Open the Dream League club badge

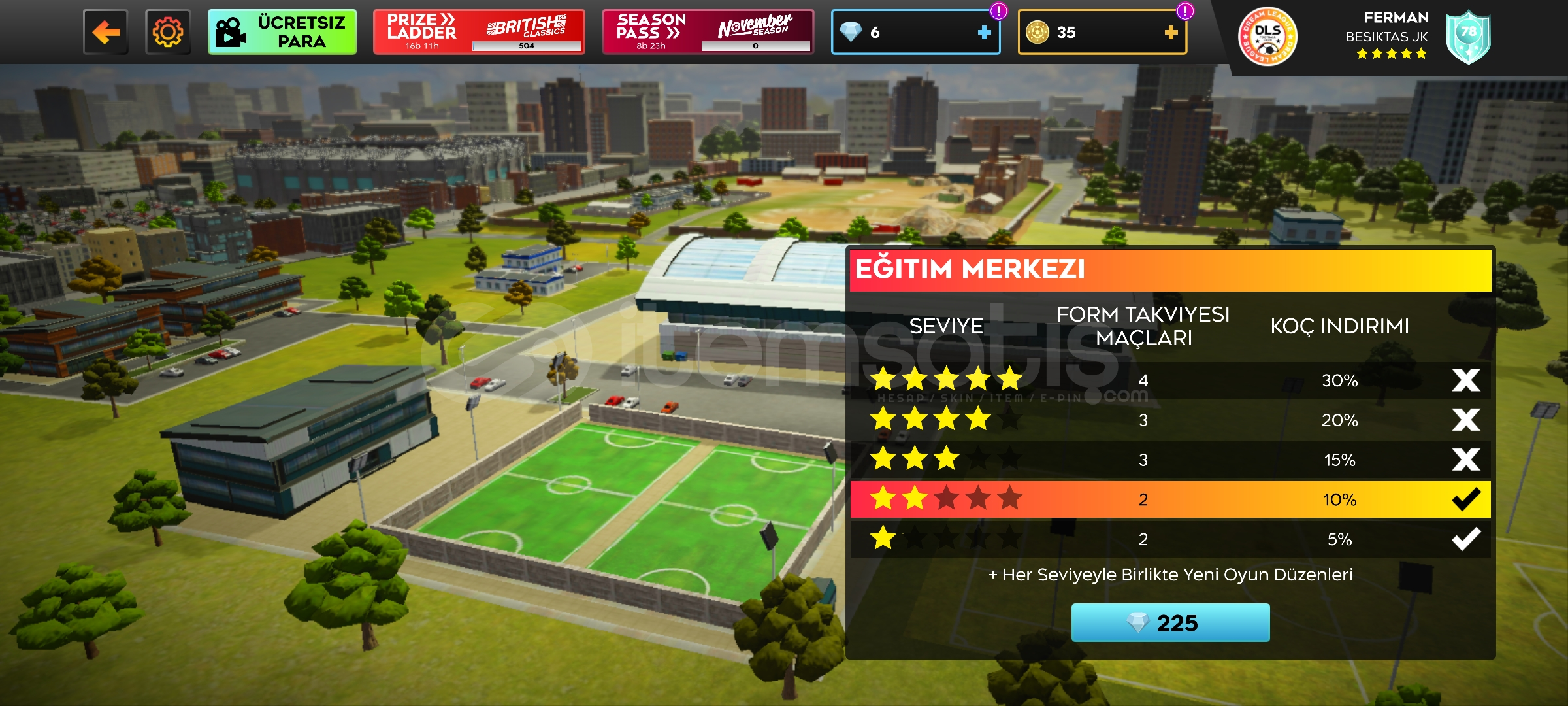coord(1267,37)
